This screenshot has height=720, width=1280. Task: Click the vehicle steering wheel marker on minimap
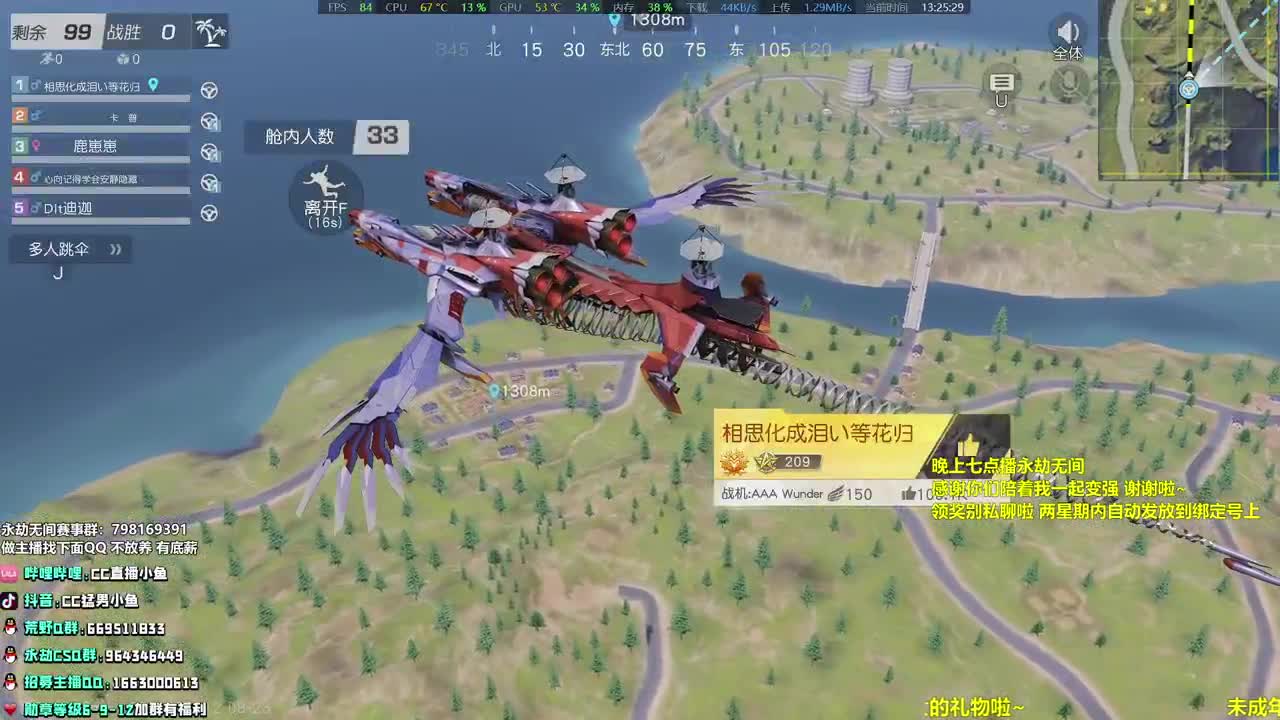(1188, 89)
